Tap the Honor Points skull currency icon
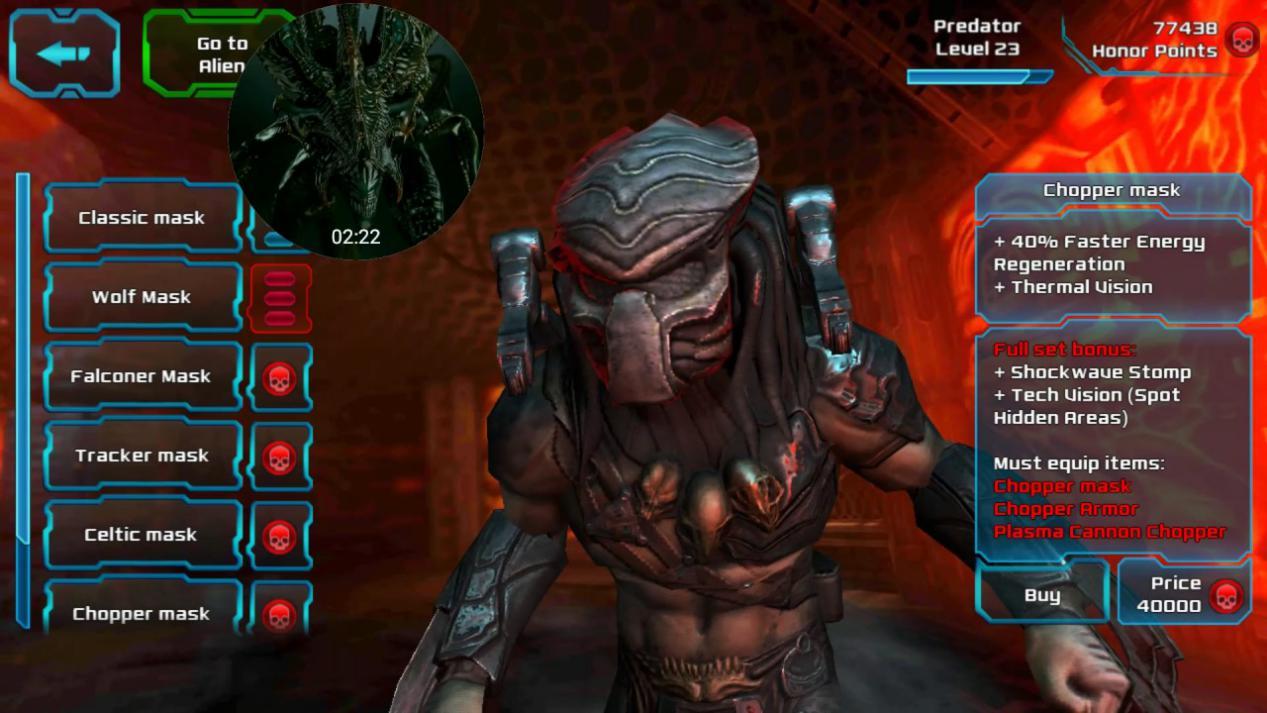Image resolution: width=1267 pixels, height=713 pixels. tap(1241, 41)
